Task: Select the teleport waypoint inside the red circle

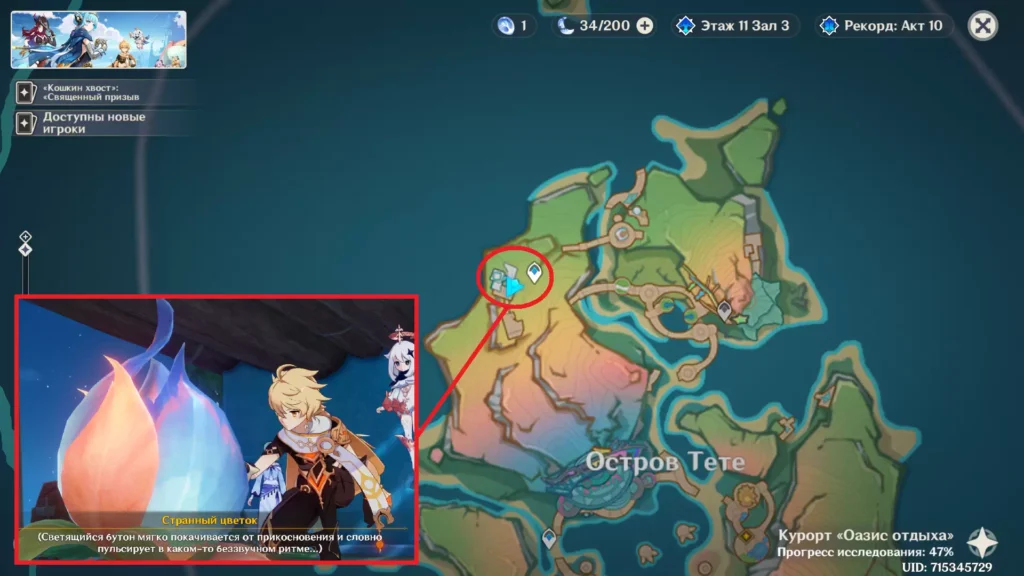Action: point(535,271)
